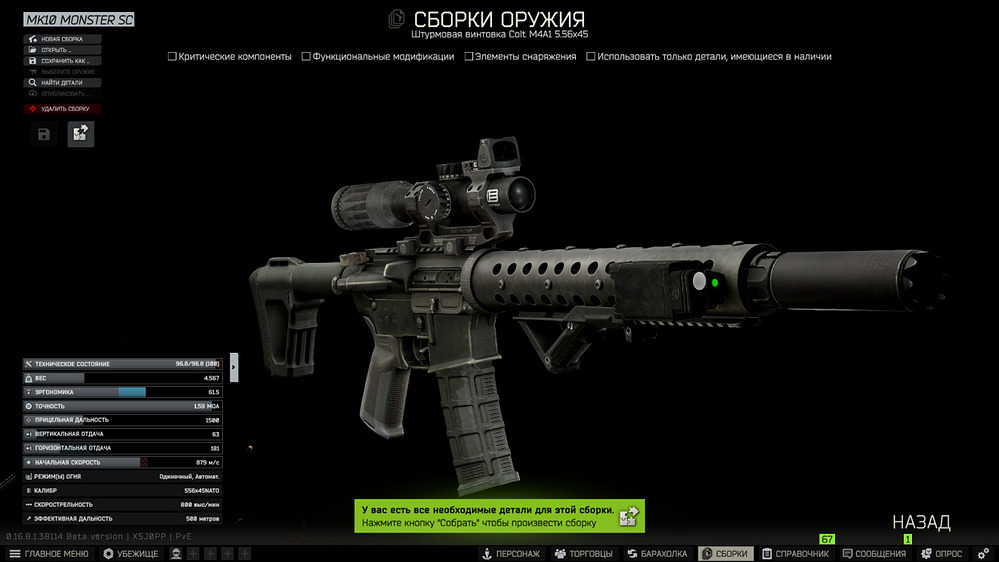Open the Барахолка flea market
Image resolution: width=999 pixels, height=562 pixels.
point(657,554)
